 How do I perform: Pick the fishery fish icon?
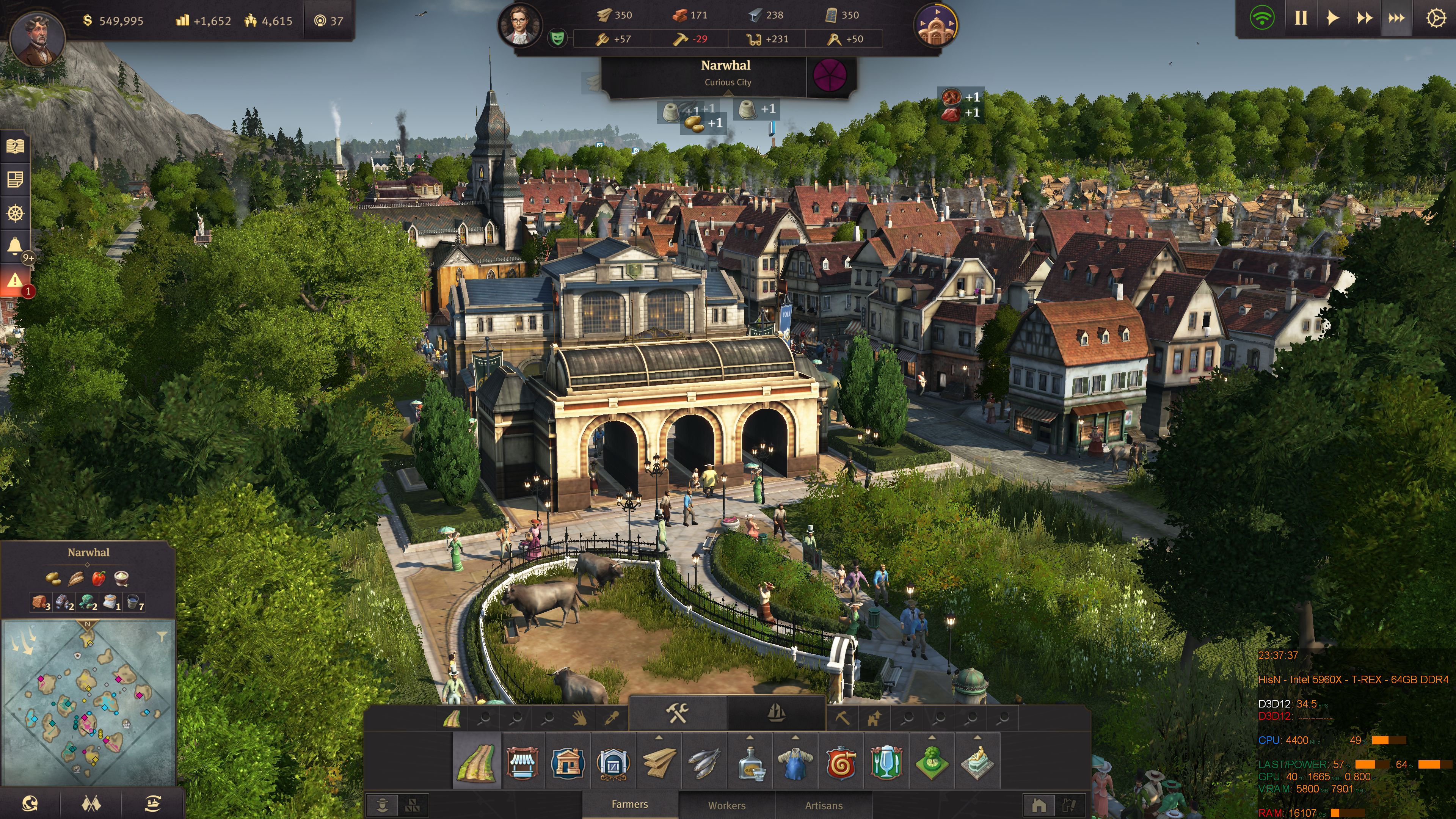point(704,762)
